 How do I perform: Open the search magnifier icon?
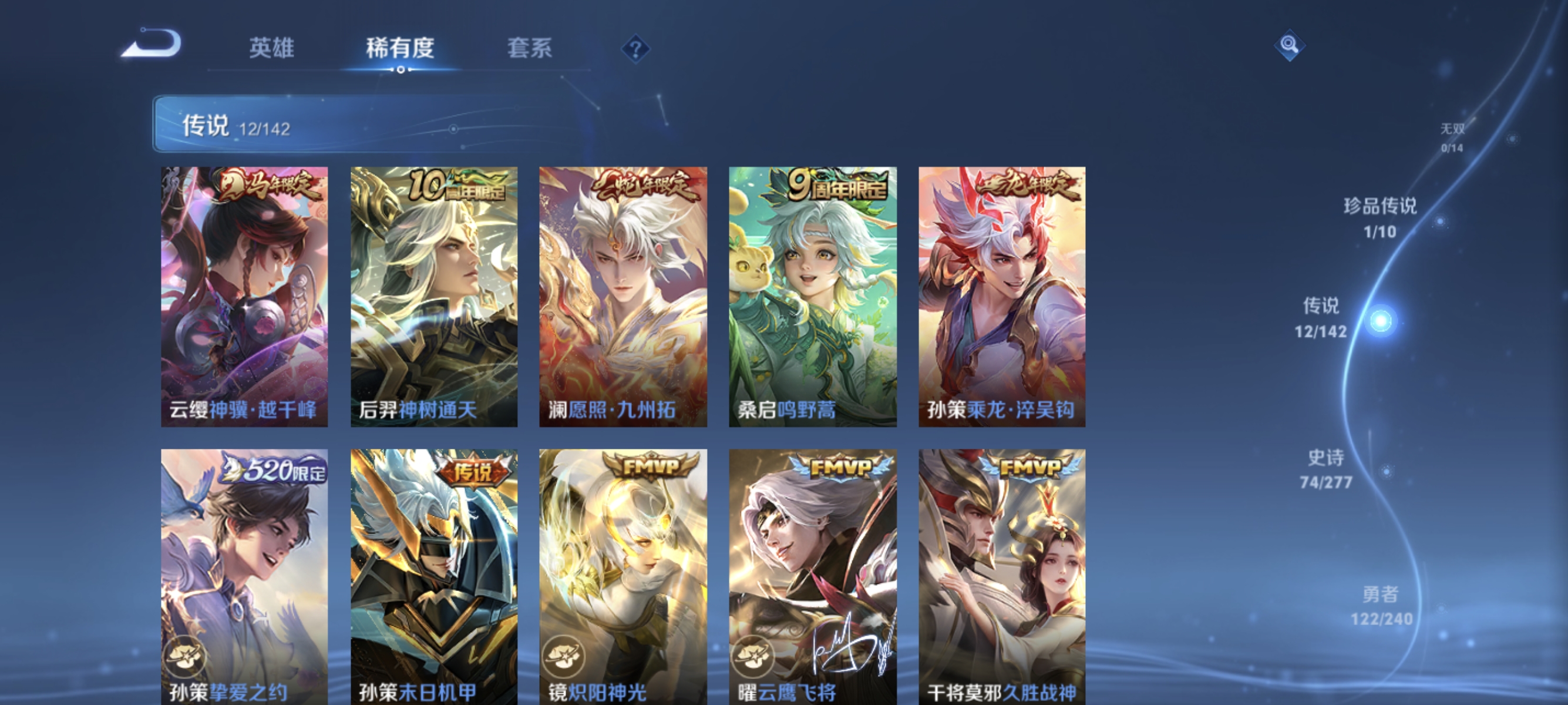pos(1291,46)
